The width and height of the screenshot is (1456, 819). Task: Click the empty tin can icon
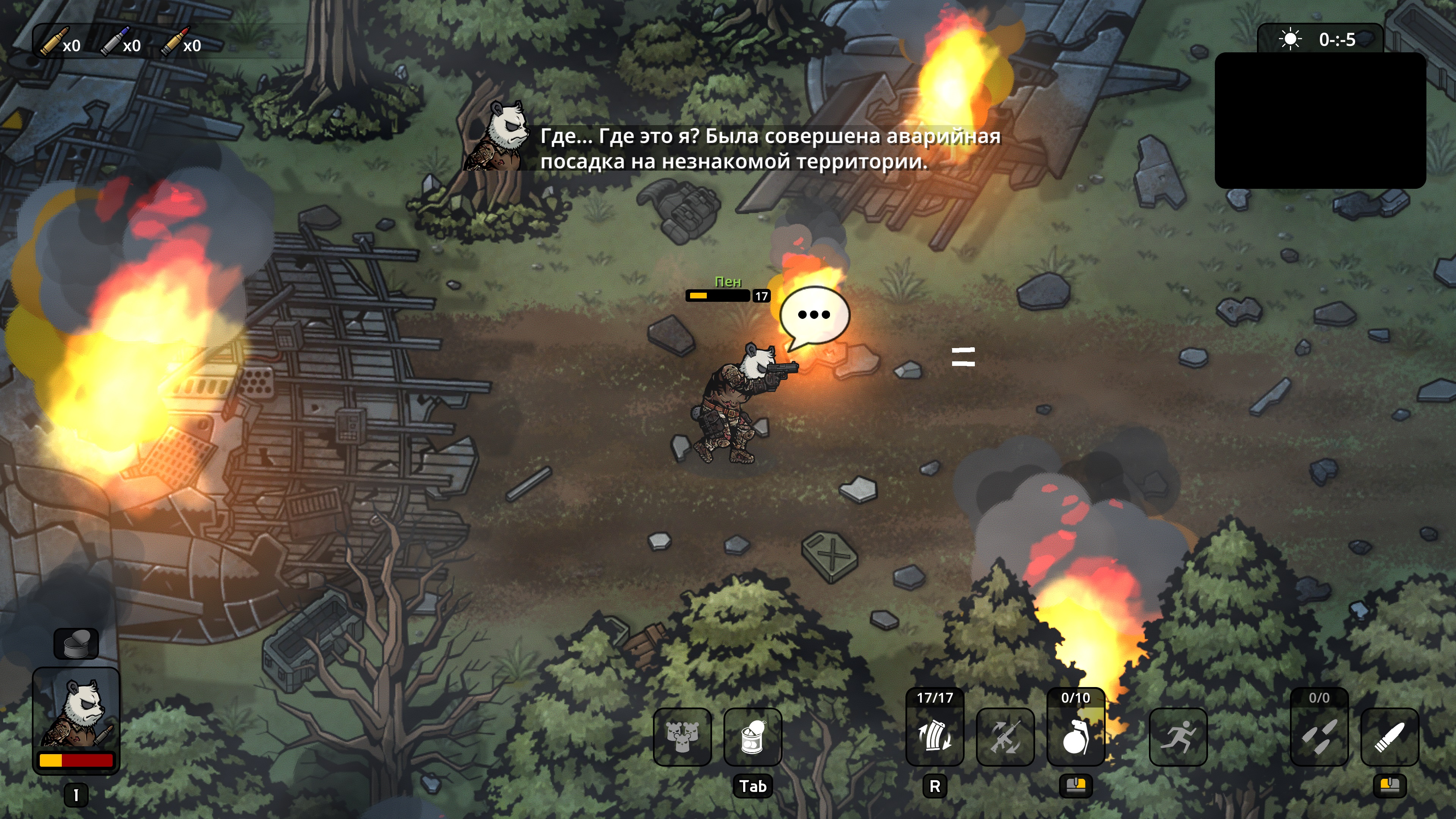pos(76,644)
